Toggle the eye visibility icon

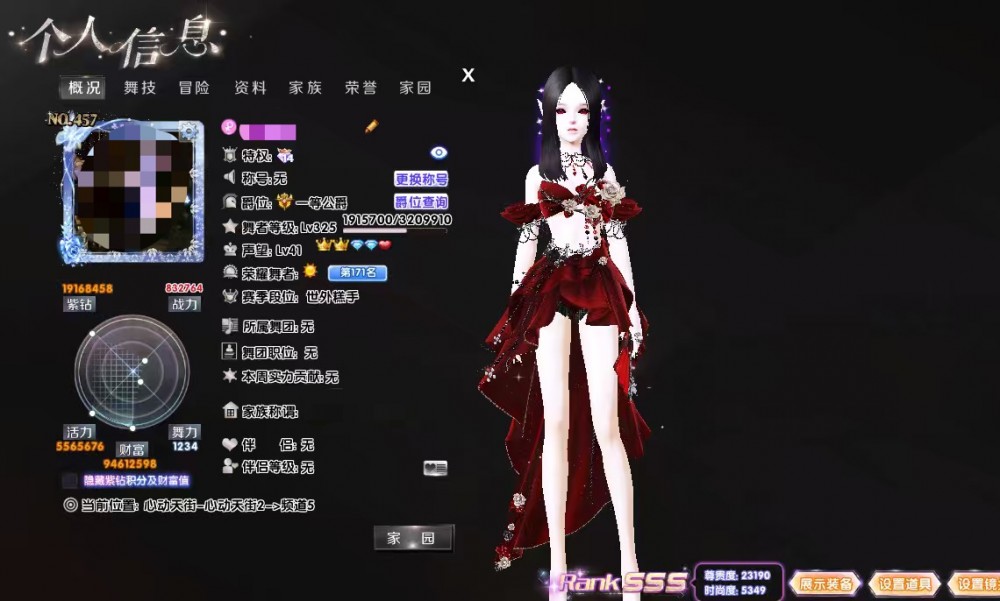pyautogui.click(x=438, y=153)
